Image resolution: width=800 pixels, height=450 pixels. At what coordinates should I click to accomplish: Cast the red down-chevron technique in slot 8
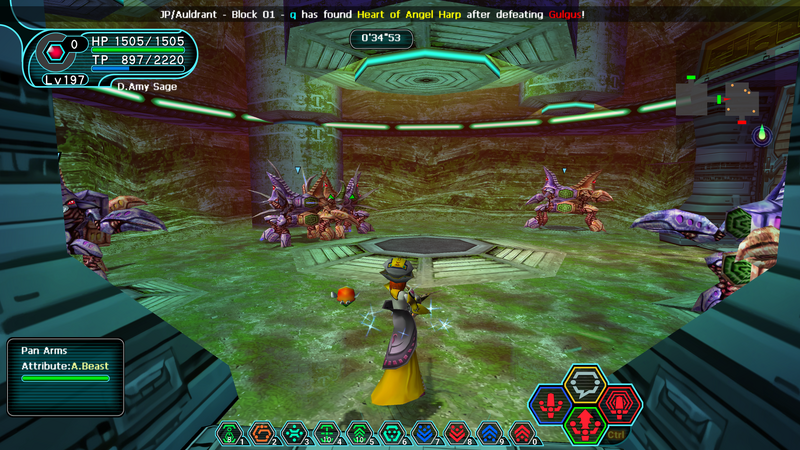click(456, 435)
